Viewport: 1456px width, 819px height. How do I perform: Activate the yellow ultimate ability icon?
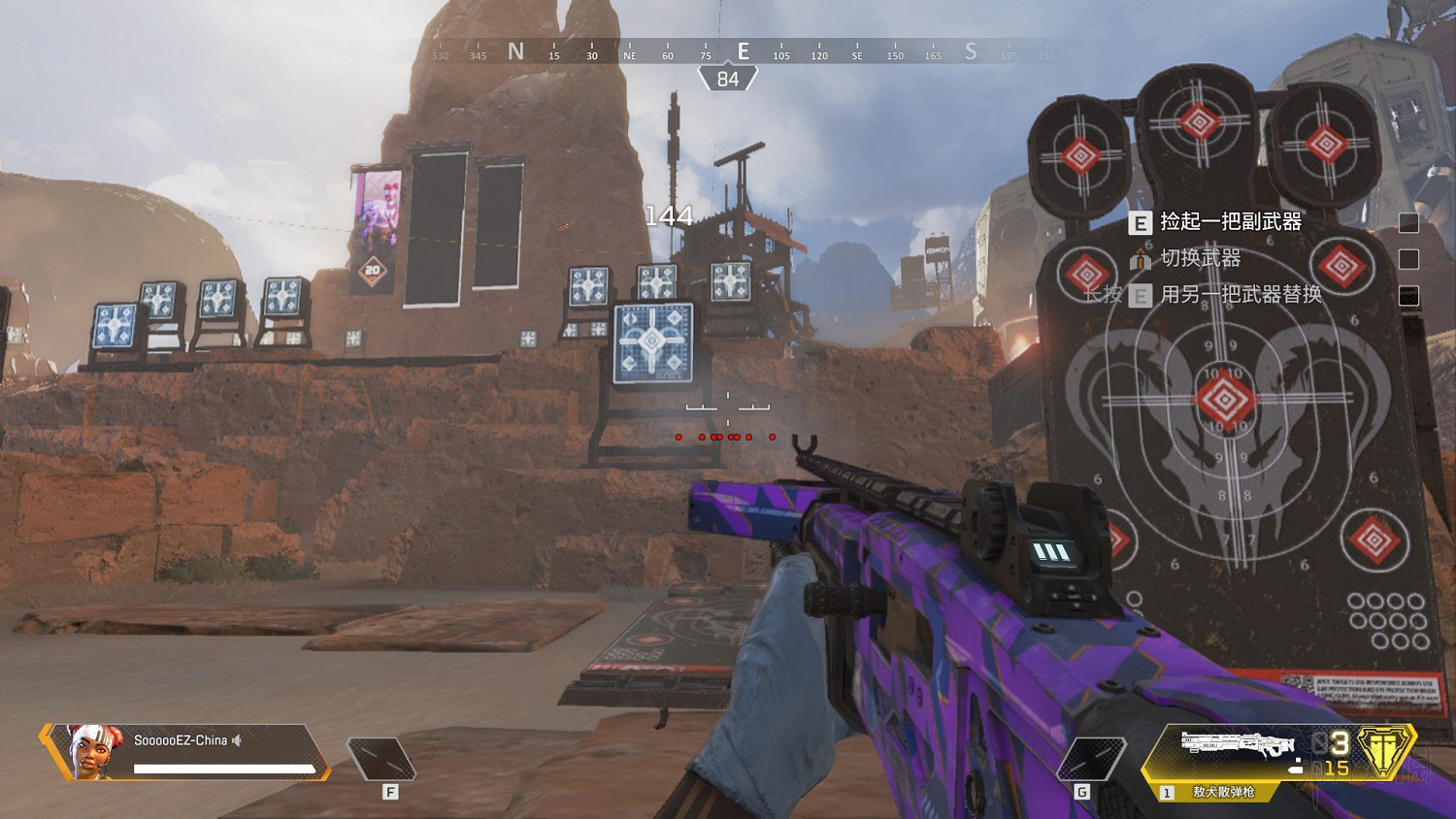(x=1383, y=752)
